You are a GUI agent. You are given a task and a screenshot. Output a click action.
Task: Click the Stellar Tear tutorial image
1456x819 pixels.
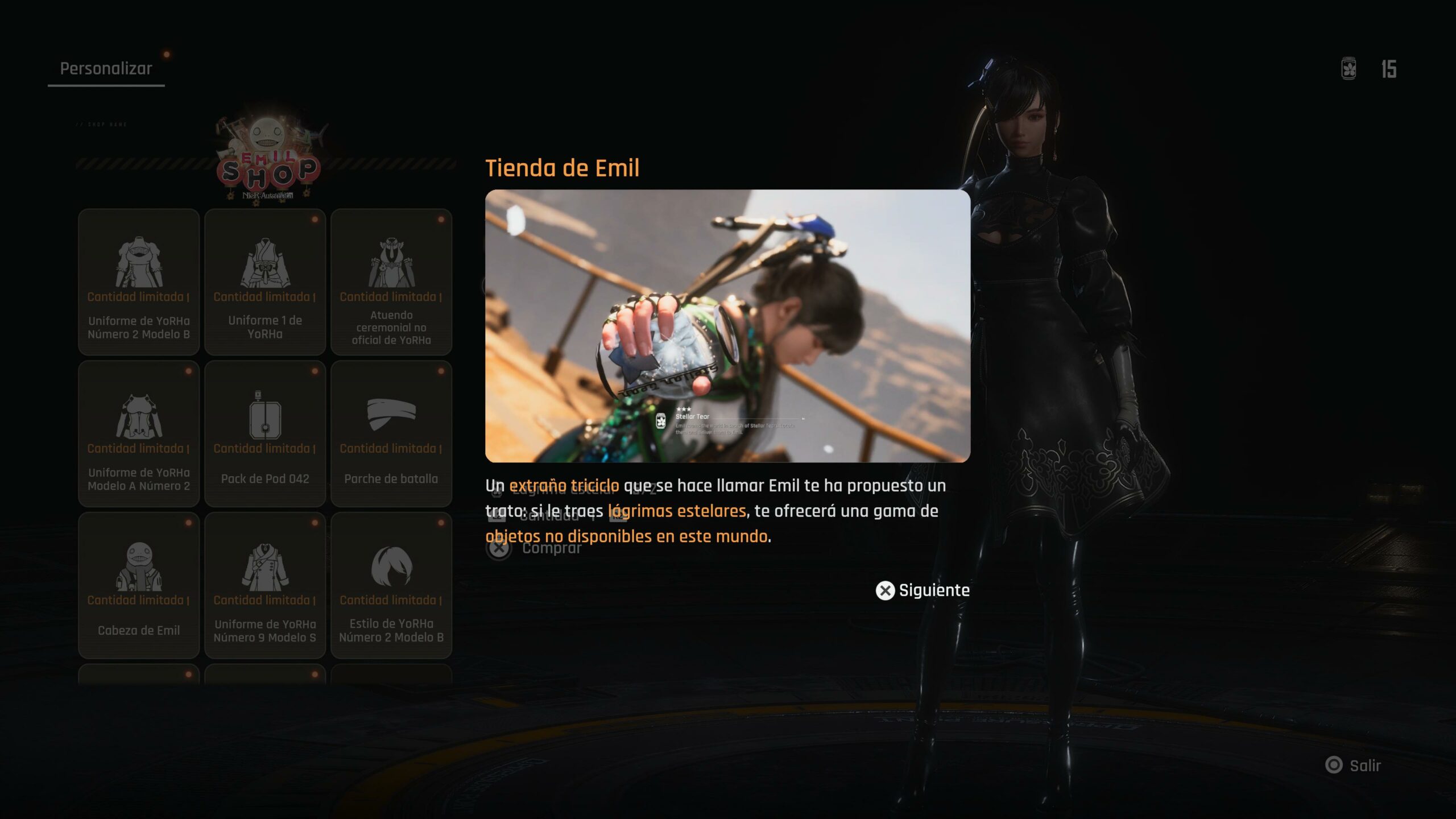(x=727, y=325)
